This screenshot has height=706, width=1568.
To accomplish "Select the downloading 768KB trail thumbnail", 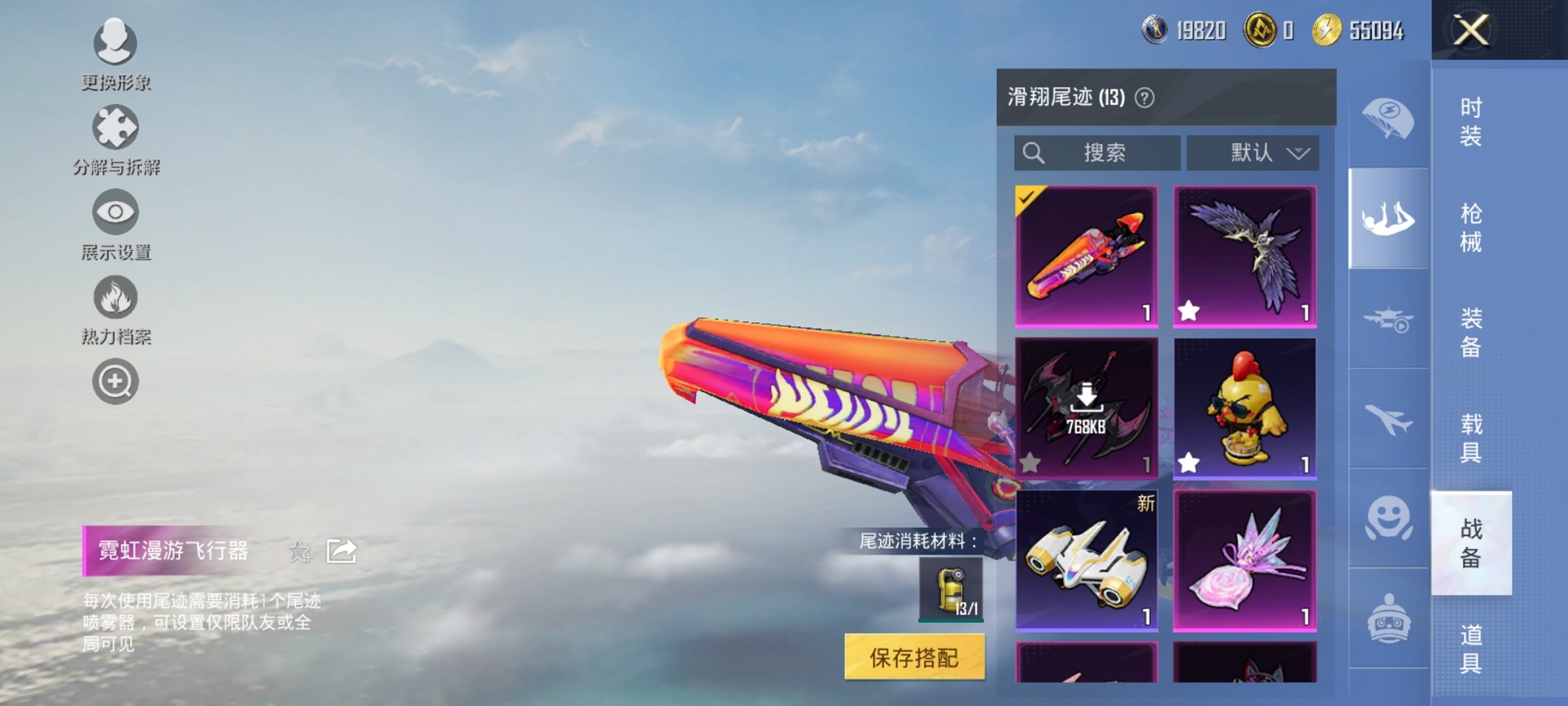I will [x=1085, y=408].
